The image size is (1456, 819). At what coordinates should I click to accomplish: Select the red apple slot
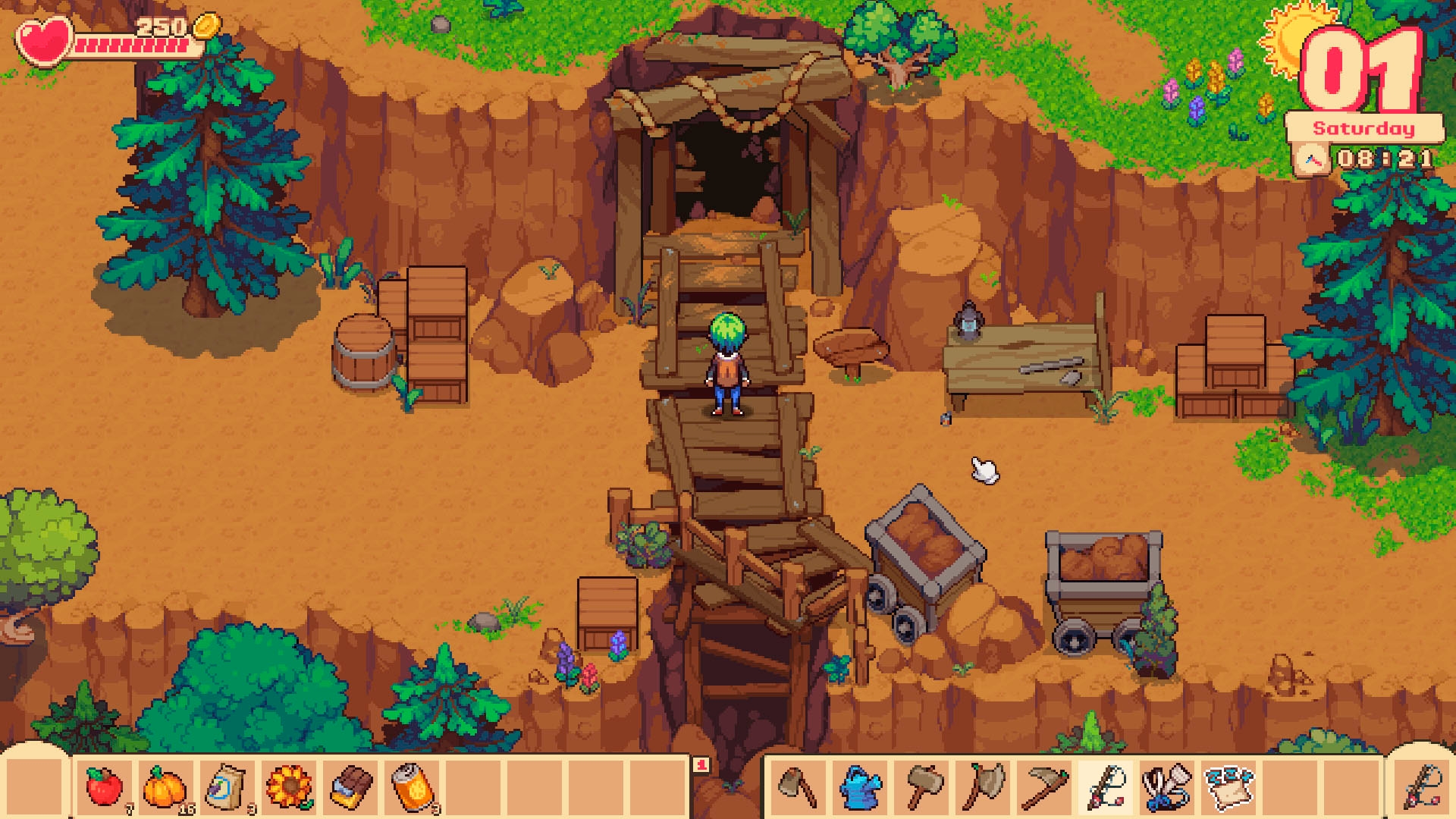click(x=105, y=786)
